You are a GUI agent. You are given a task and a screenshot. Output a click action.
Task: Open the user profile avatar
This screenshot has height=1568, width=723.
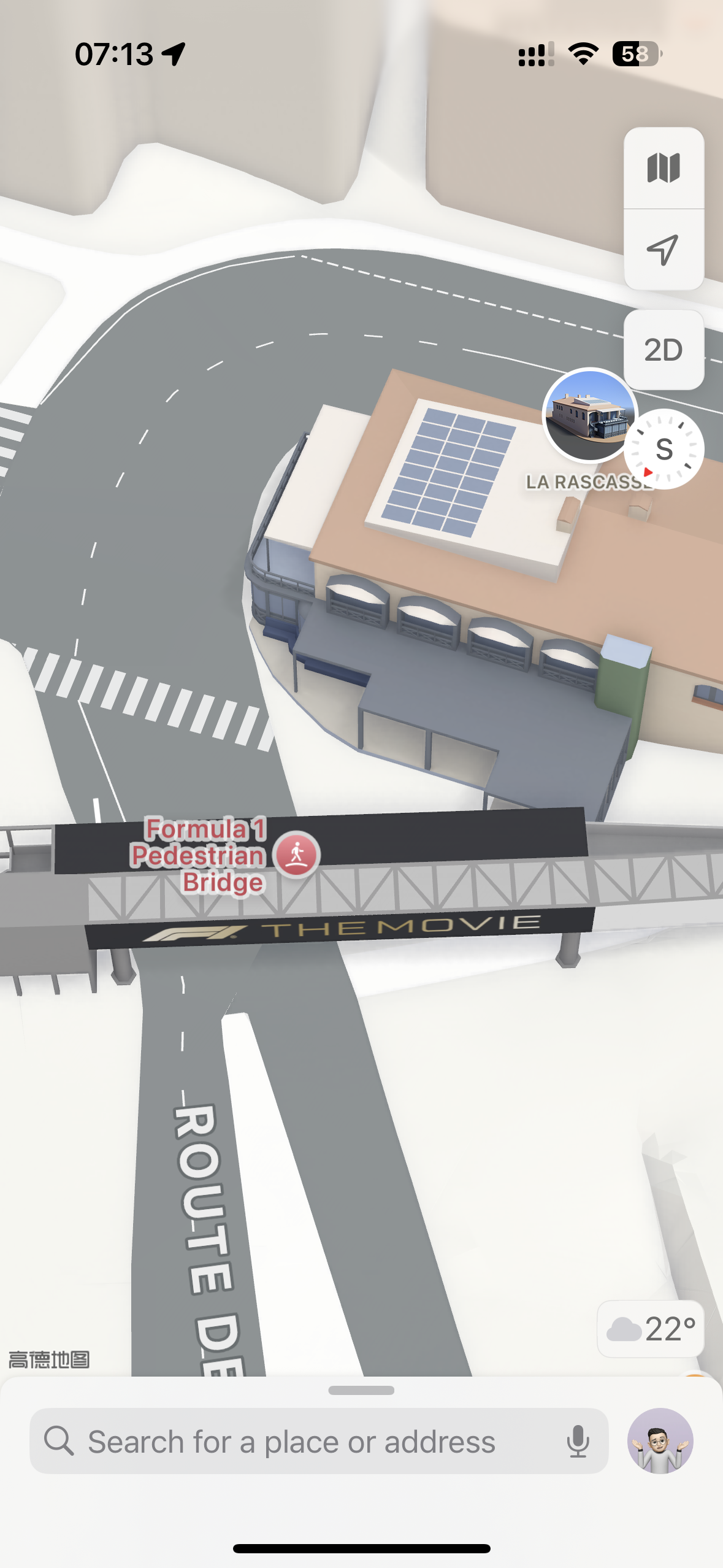pos(660,1441)
